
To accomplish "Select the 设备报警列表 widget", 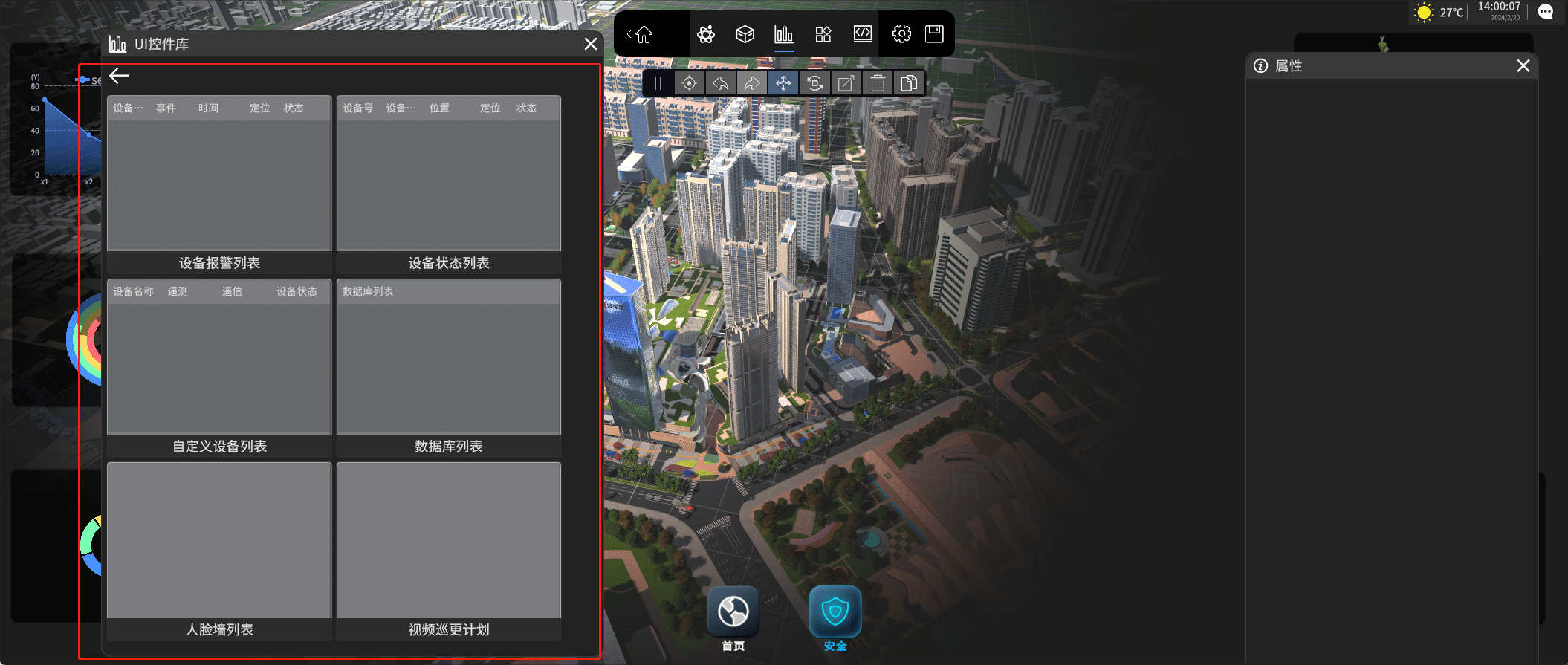I will click(219, 183).
